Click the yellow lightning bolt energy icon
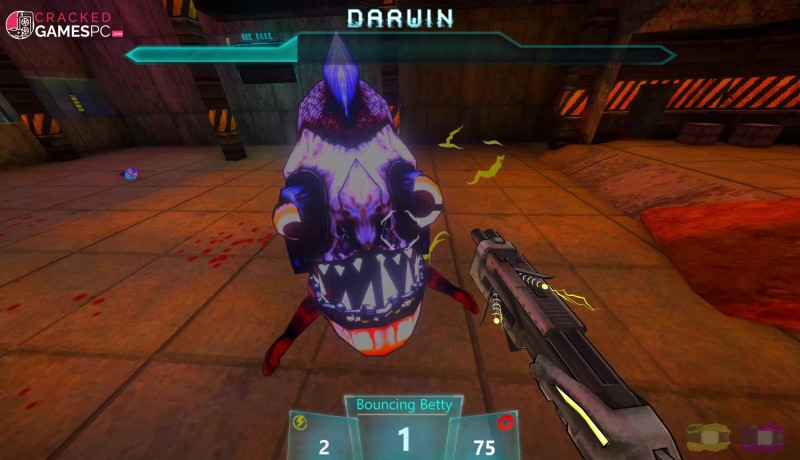800x460 pixels. pos(300,422)
